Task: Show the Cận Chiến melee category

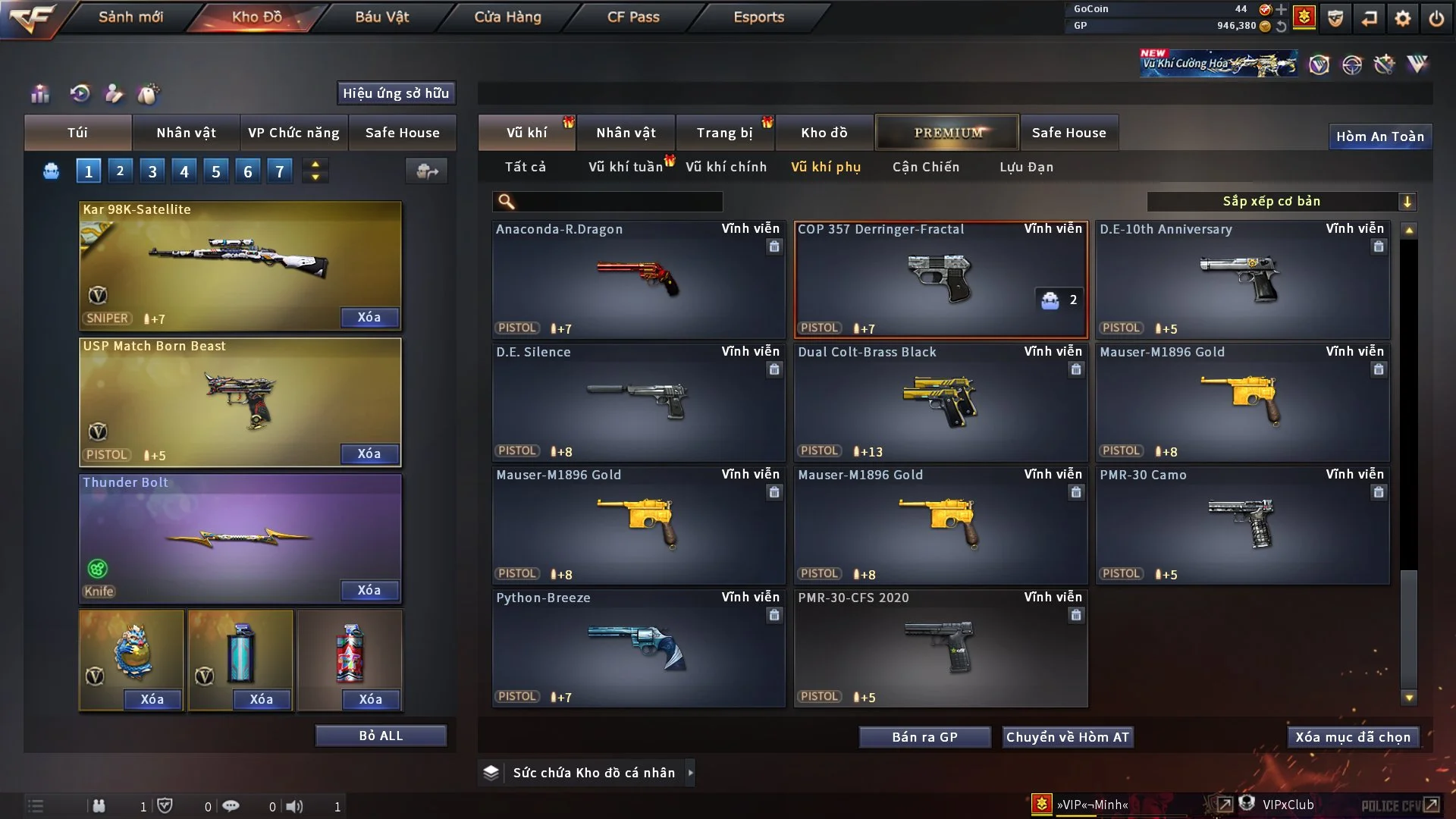Action: click(x=925, y=167)
